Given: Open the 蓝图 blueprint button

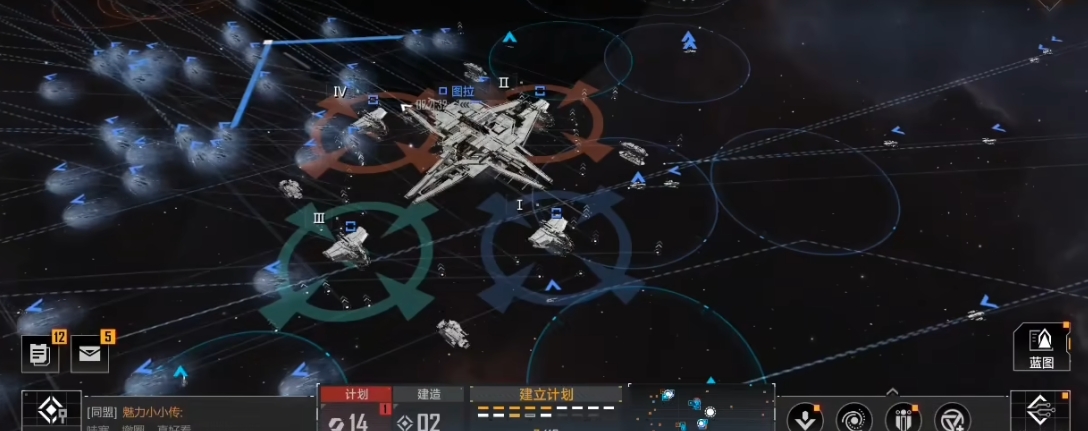Looking at the screenshot, I should 1041,349.
